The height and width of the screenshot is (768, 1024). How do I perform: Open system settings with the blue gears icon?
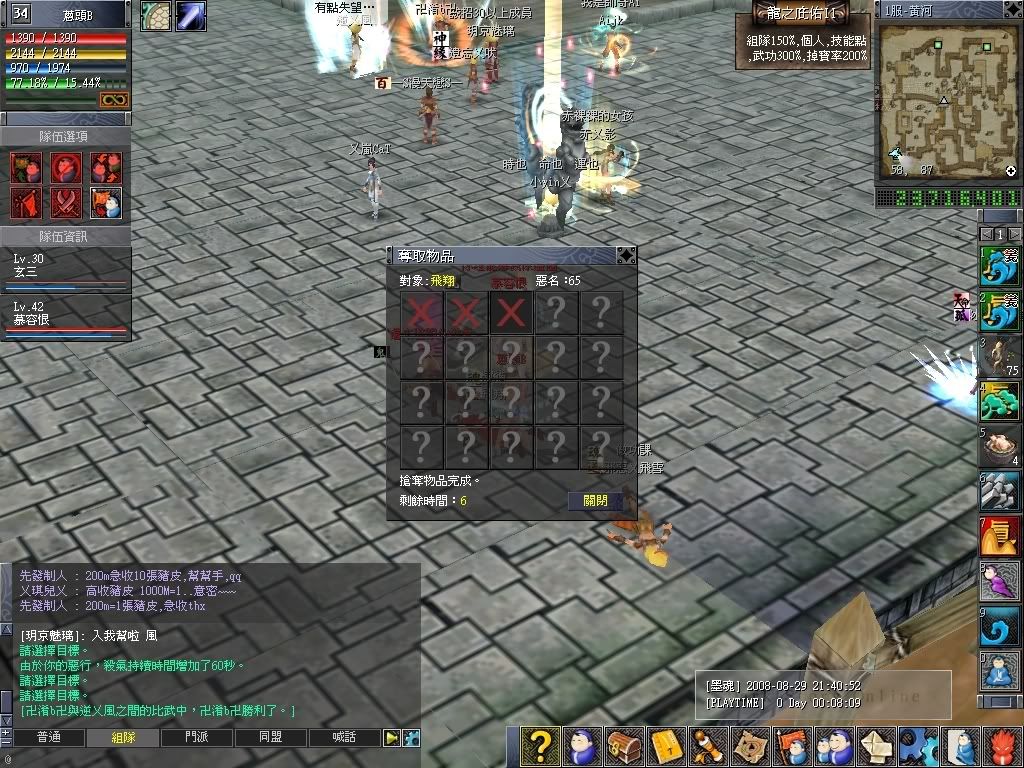(919, 746)
